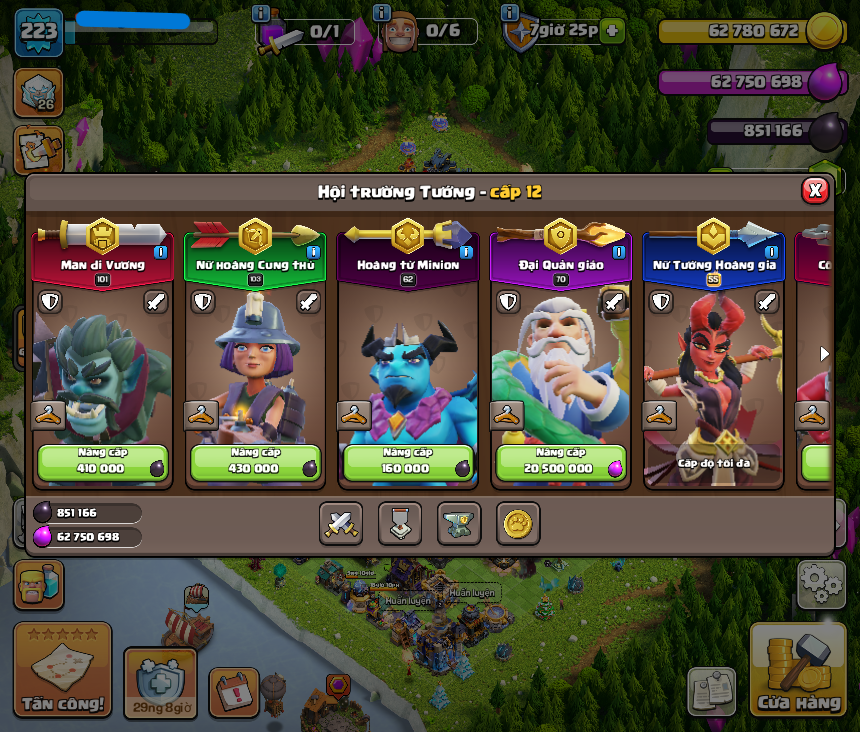The height and width of the screenshot is (732, 860).
Task: Upgrade Nữ hoàng Cung thủ for 430 000
Action: coord(255,463)
